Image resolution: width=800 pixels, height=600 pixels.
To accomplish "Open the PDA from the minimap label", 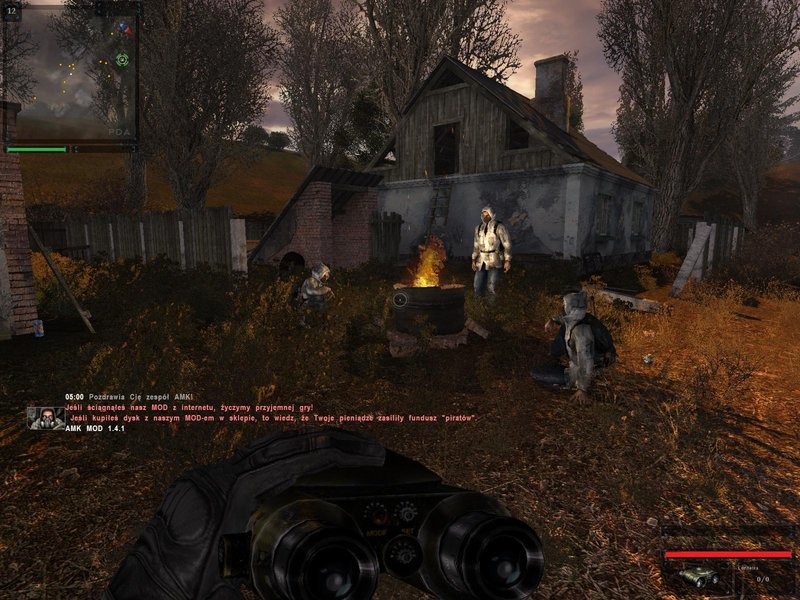I will [x=118, y=132].
